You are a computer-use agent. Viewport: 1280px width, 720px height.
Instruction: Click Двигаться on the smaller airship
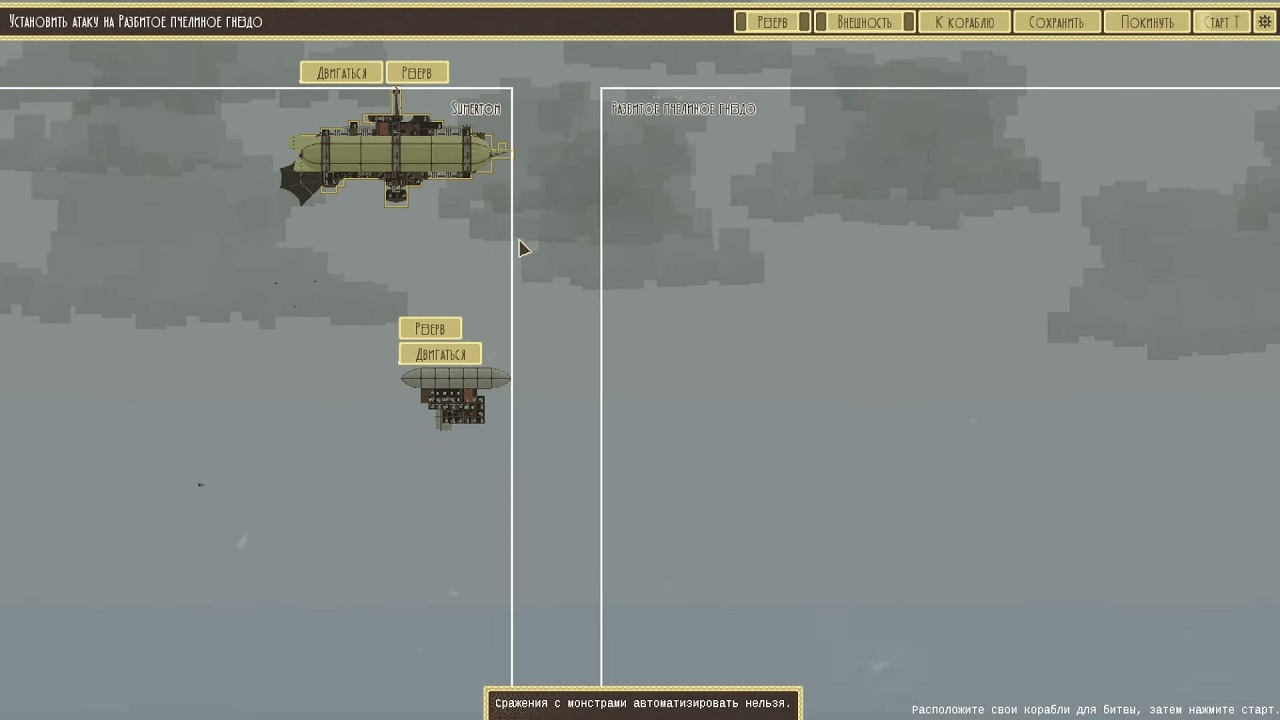point(440,353)
